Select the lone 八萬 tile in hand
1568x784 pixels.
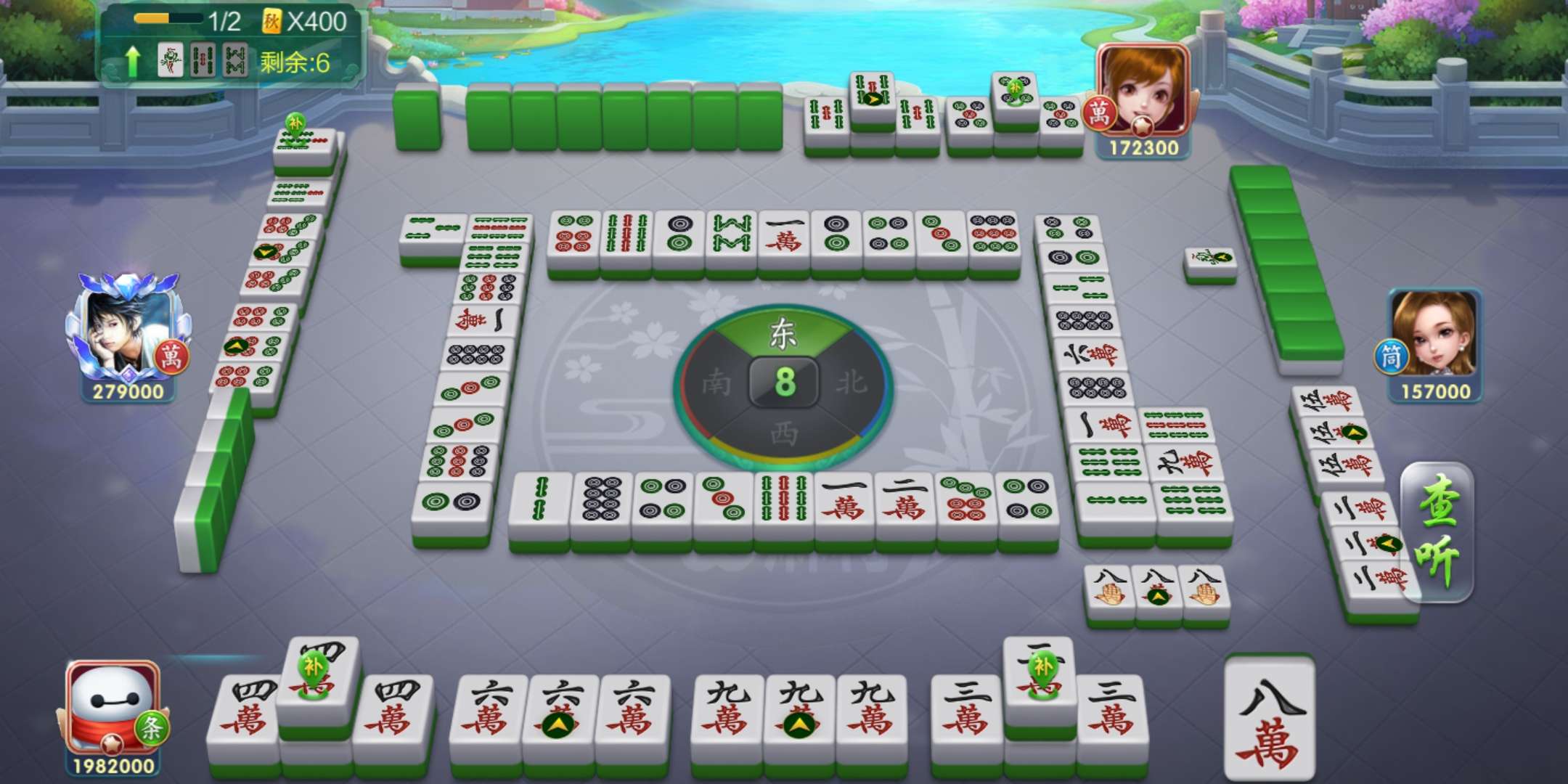pos(1269,719)
